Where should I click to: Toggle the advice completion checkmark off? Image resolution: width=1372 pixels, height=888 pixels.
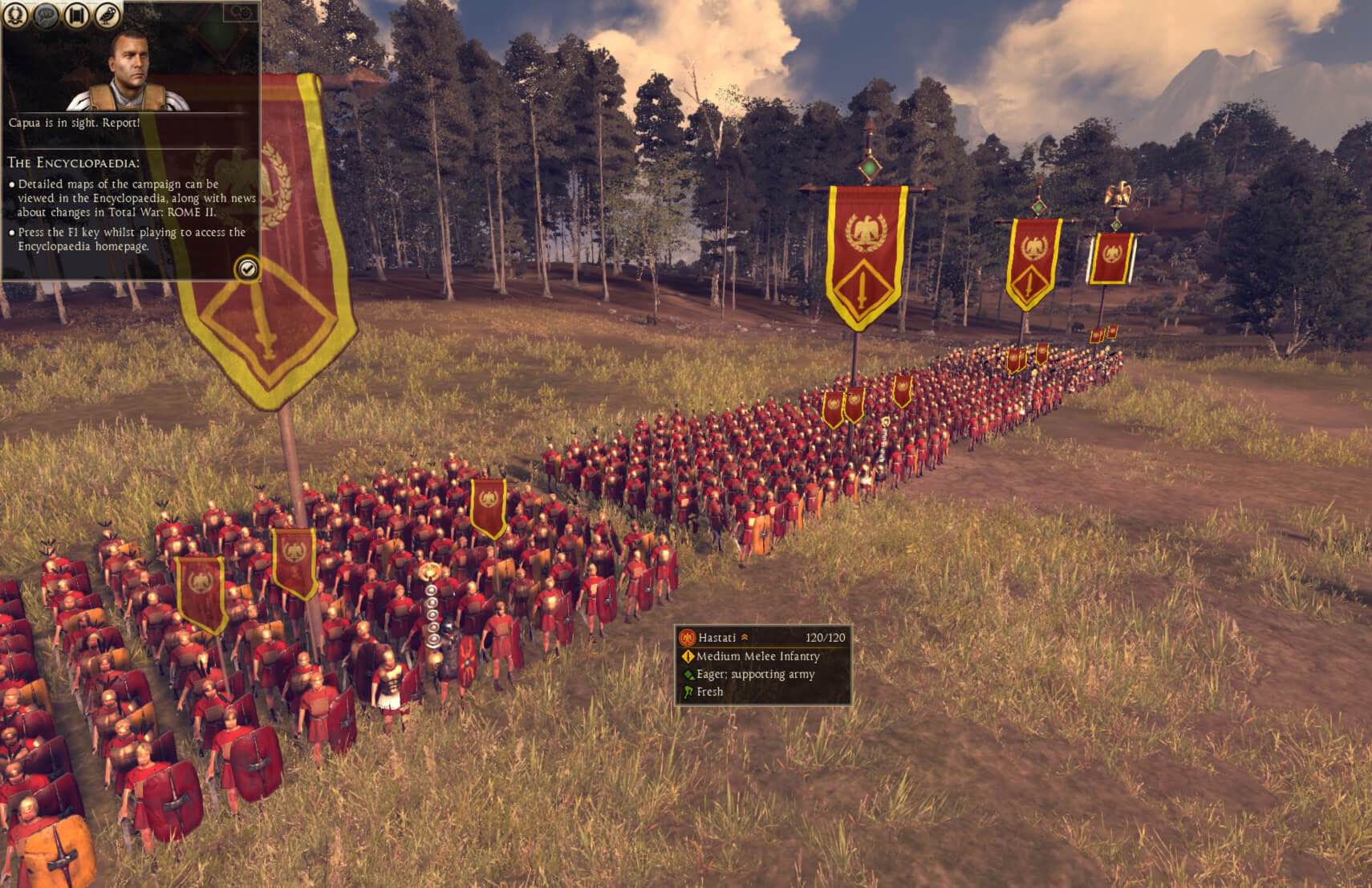(246, 270)
